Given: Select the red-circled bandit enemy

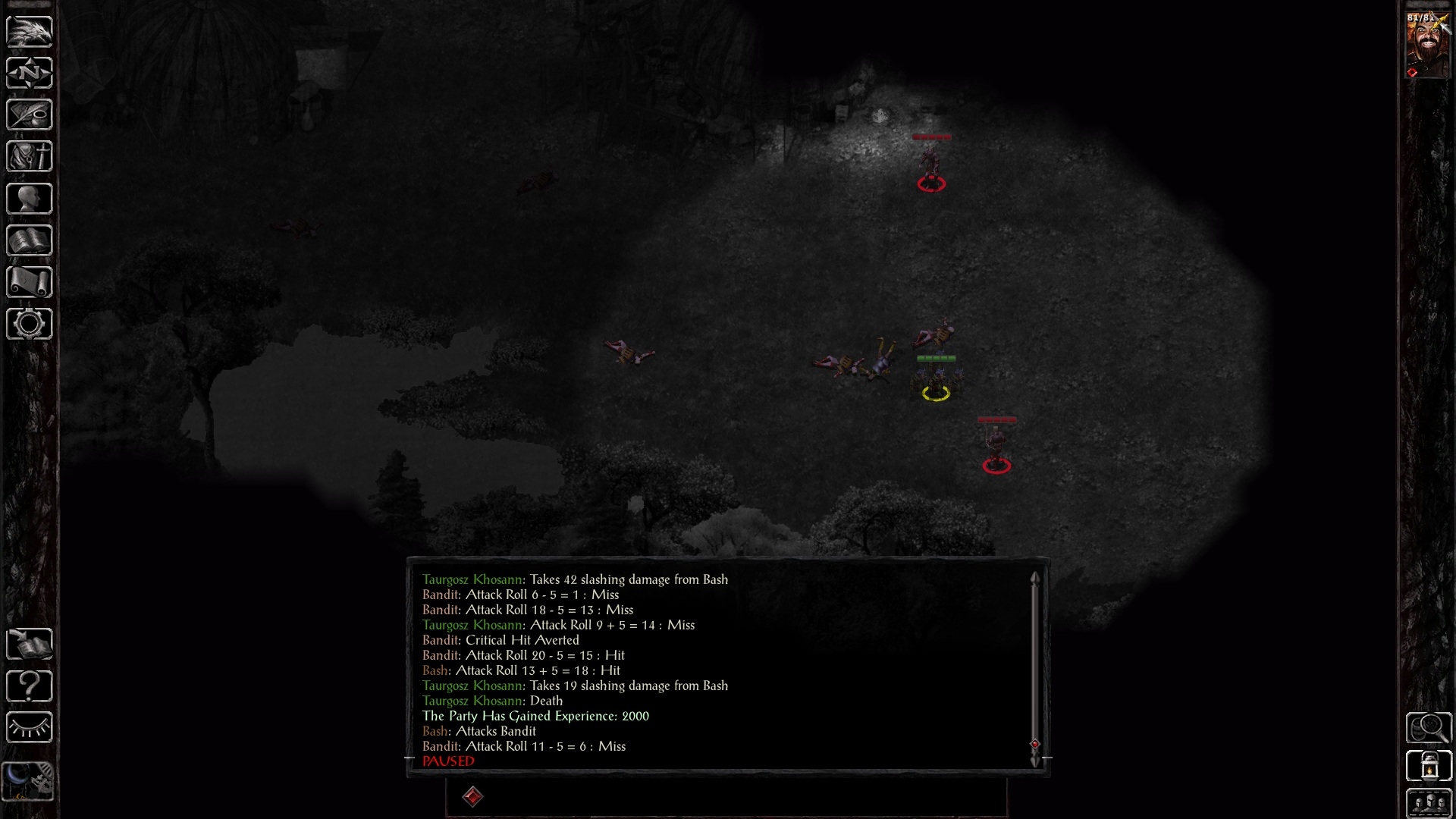Looking at the screenshot, I should (931, 171).
